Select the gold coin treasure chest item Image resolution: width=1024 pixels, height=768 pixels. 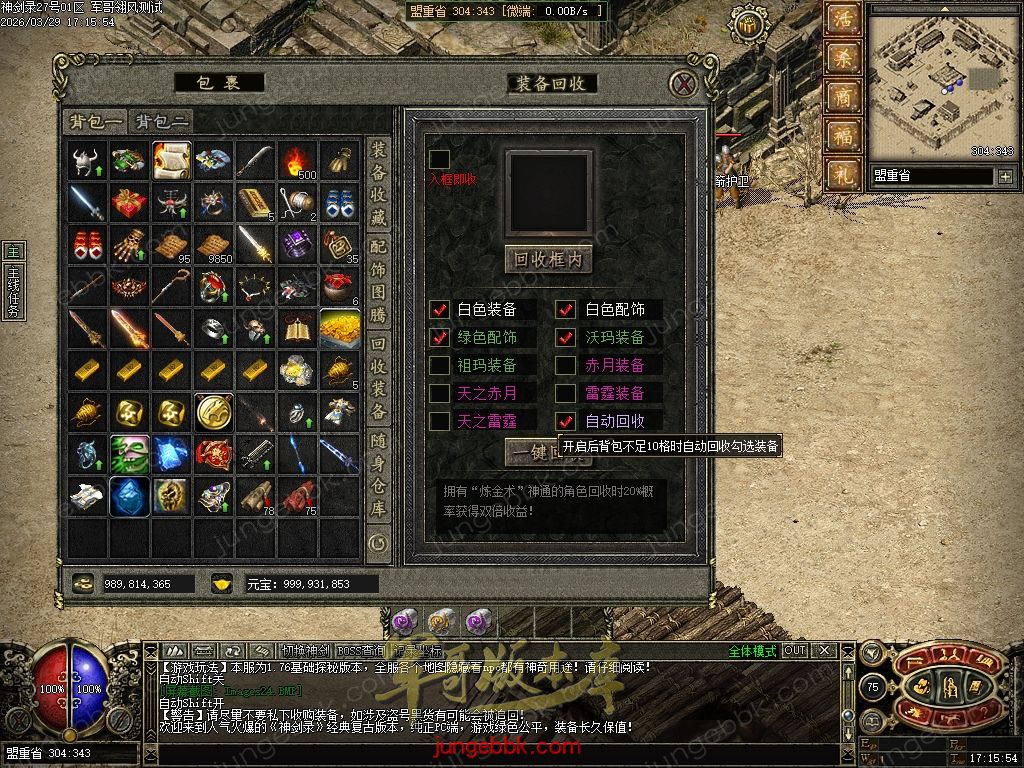click(339, 328)
